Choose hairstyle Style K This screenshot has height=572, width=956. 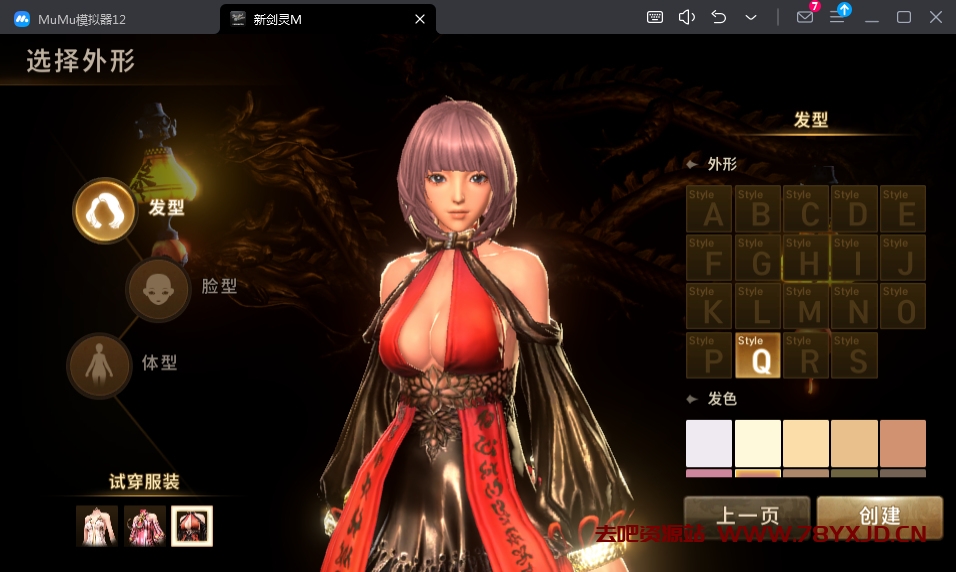711,306
